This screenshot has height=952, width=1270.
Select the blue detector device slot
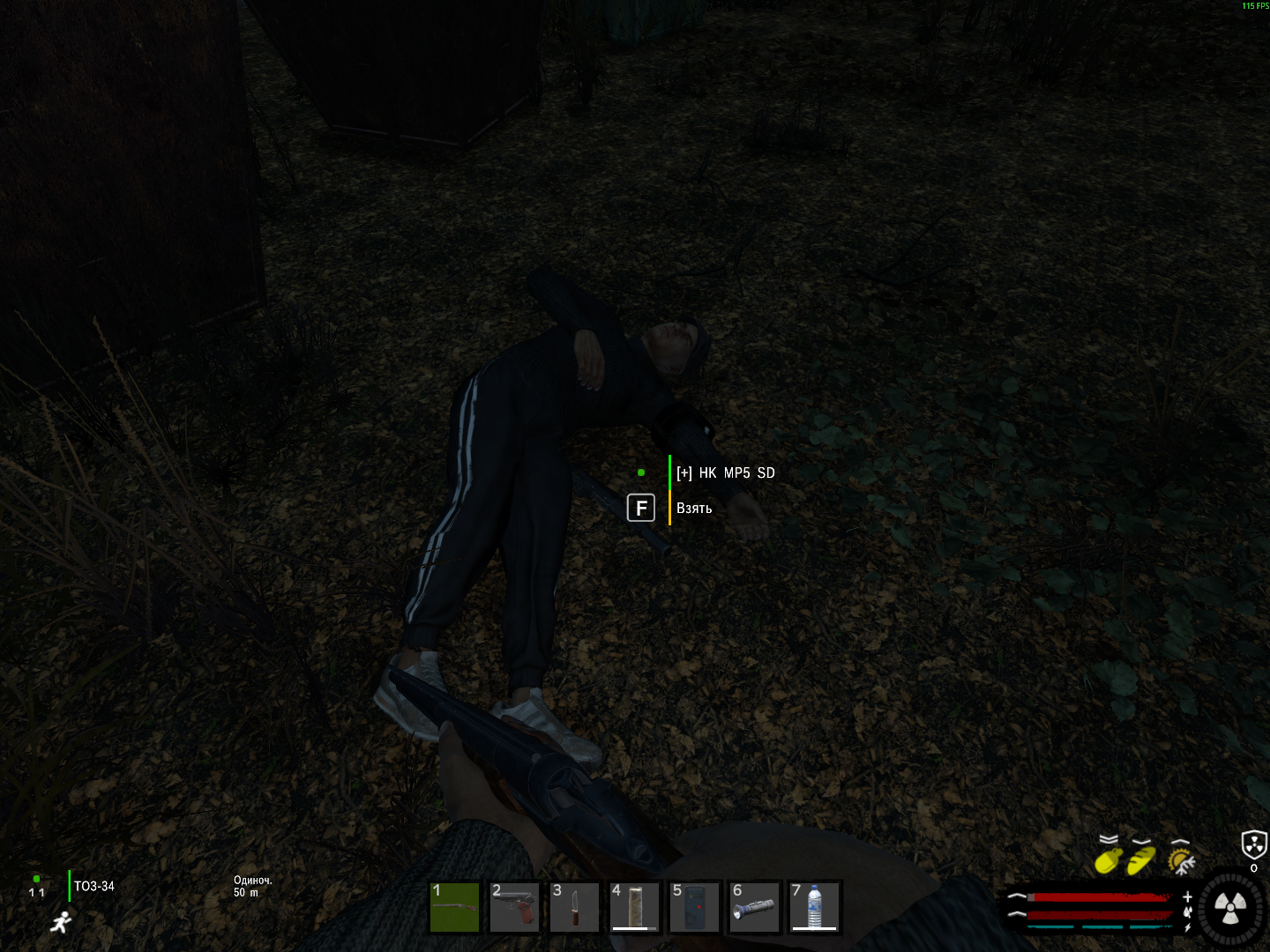point(695,907)
